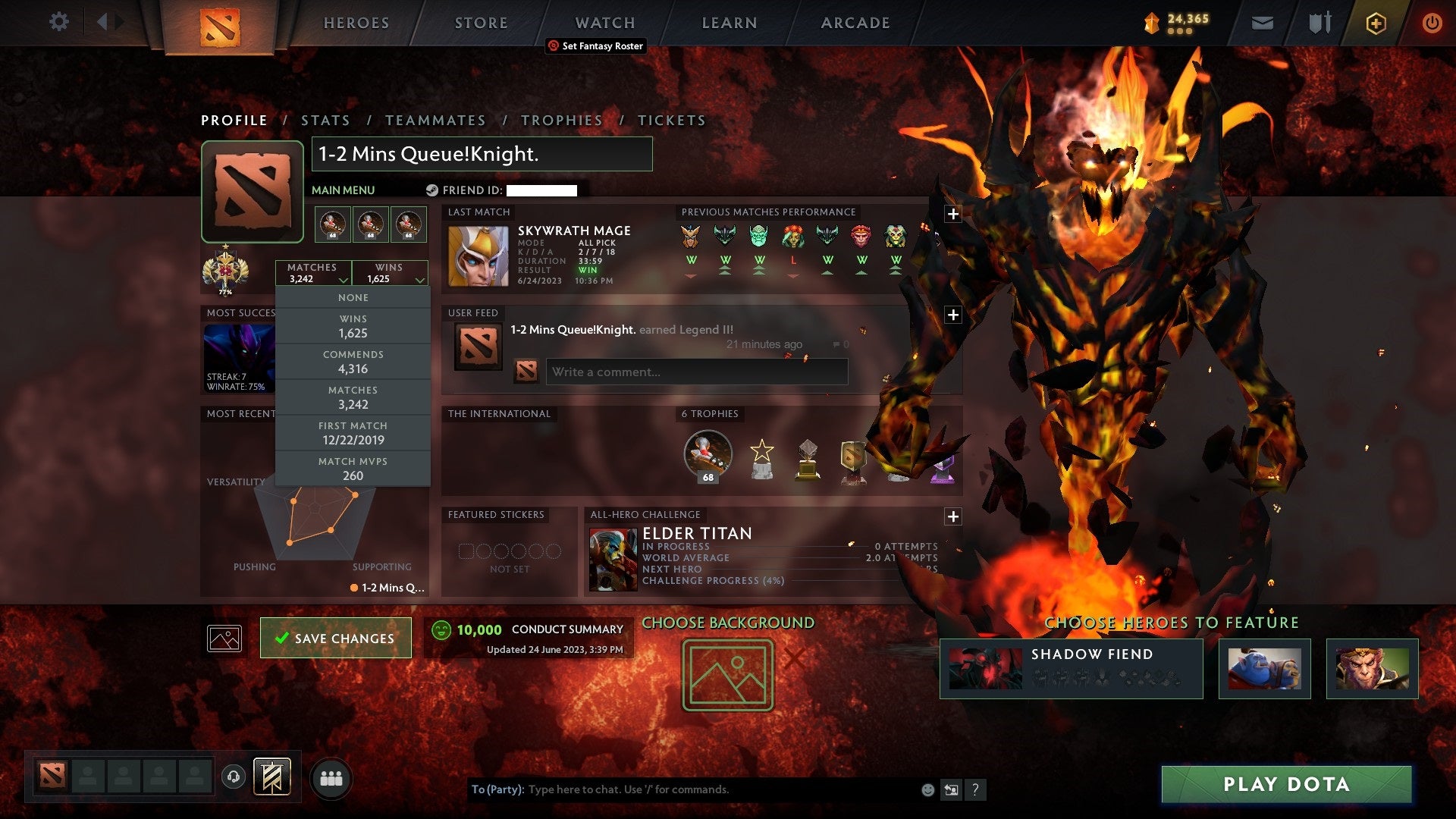
Task: Open the emoticon picker beside chat input
Action: point(927,789)
